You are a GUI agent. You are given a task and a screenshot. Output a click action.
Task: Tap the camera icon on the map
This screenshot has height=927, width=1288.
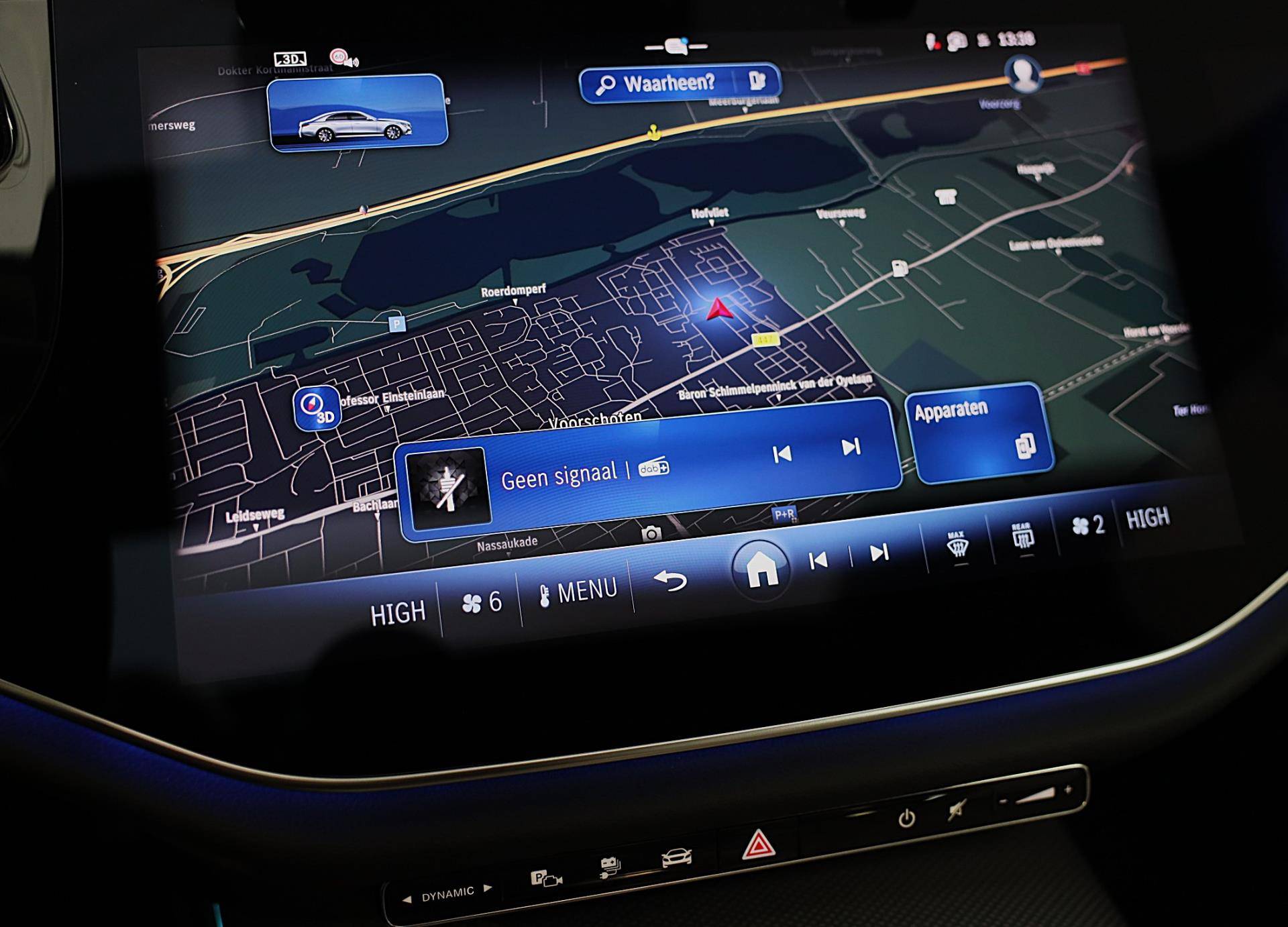651,534
